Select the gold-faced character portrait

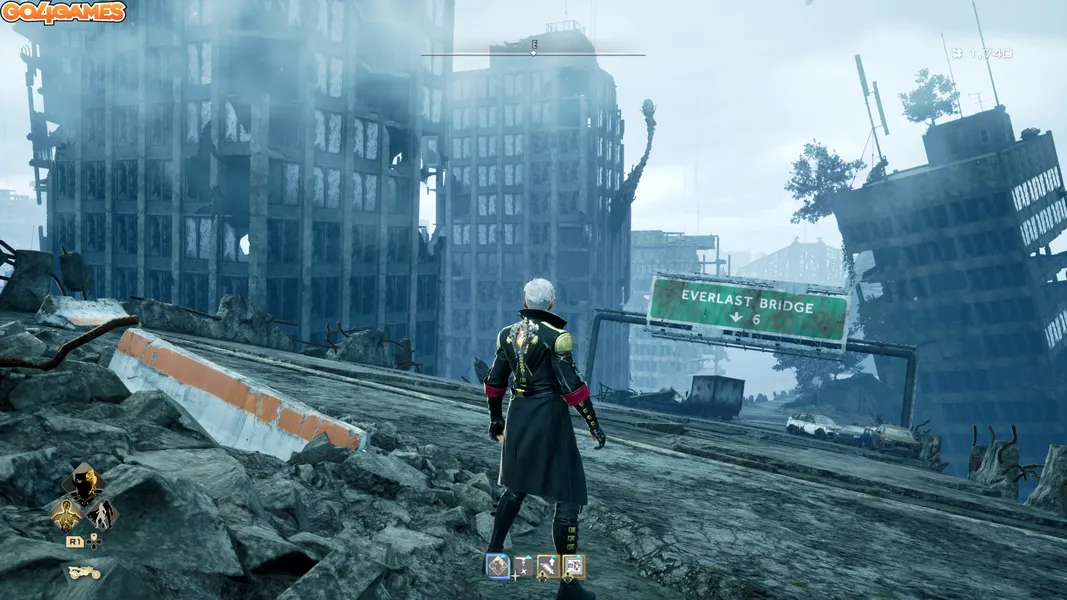pos(83,482)
